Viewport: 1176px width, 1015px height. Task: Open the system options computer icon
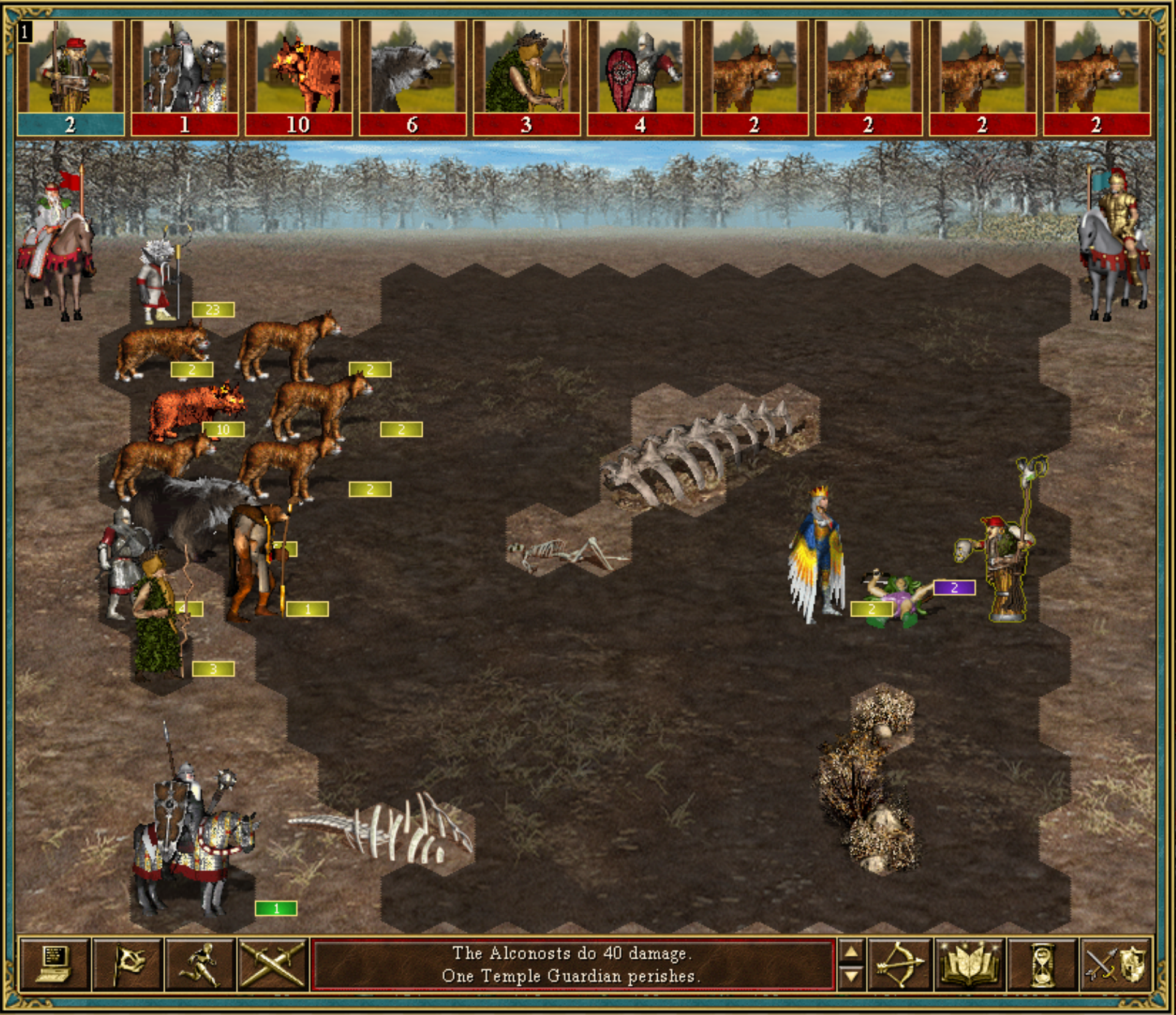point(54,965)
